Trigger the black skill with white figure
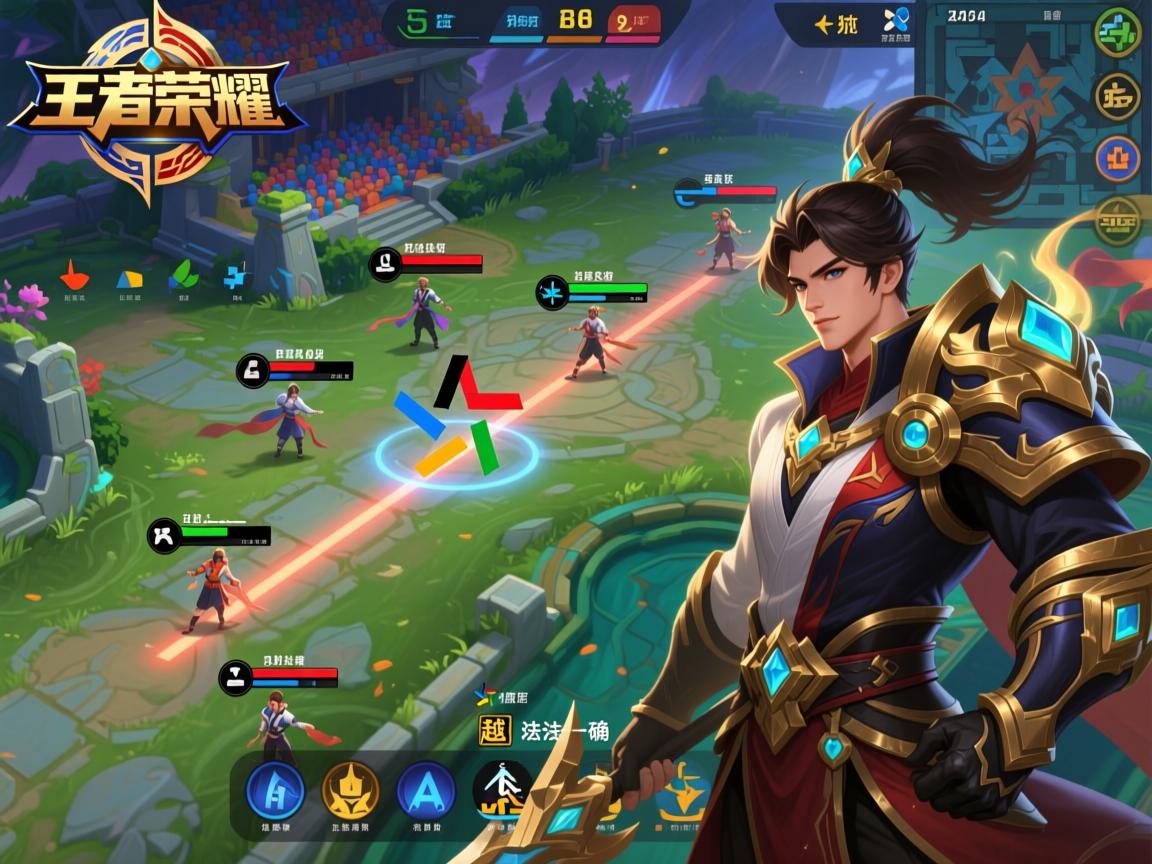The image size is (1152, 864). (502, 789)
